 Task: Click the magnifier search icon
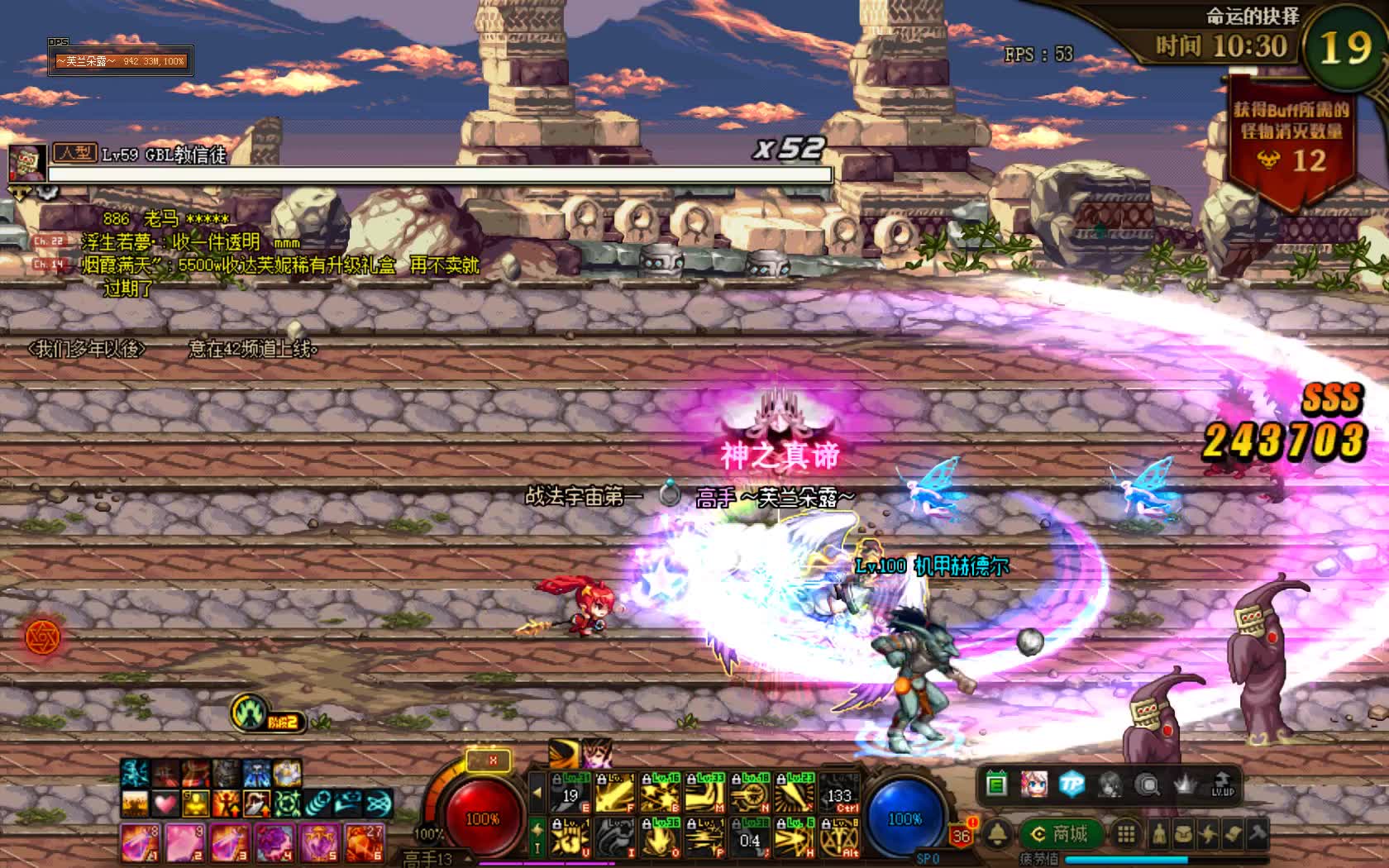[x=1147, y=784]
